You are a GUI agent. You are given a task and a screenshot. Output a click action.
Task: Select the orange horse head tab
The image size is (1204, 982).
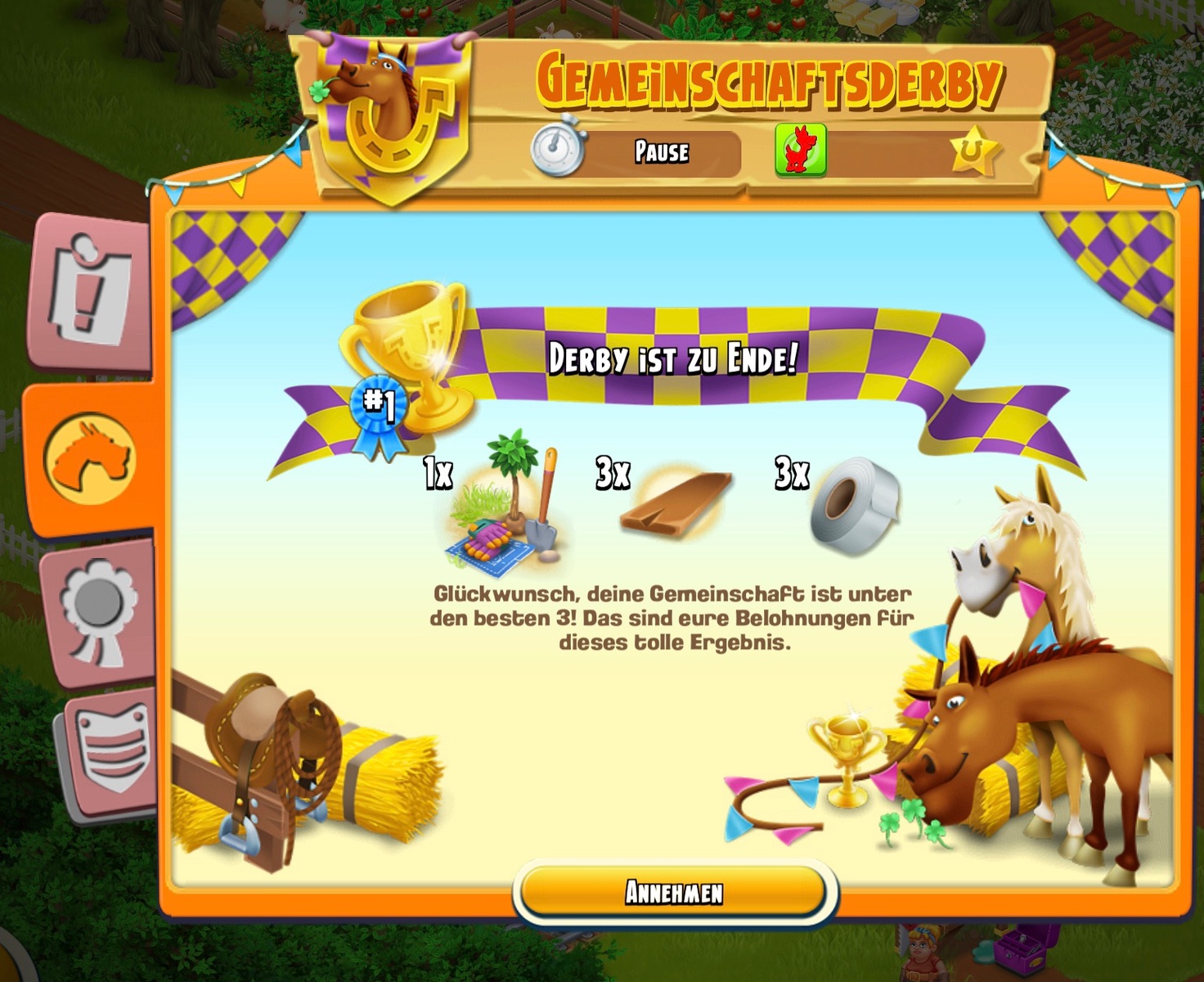click(90, 458)
